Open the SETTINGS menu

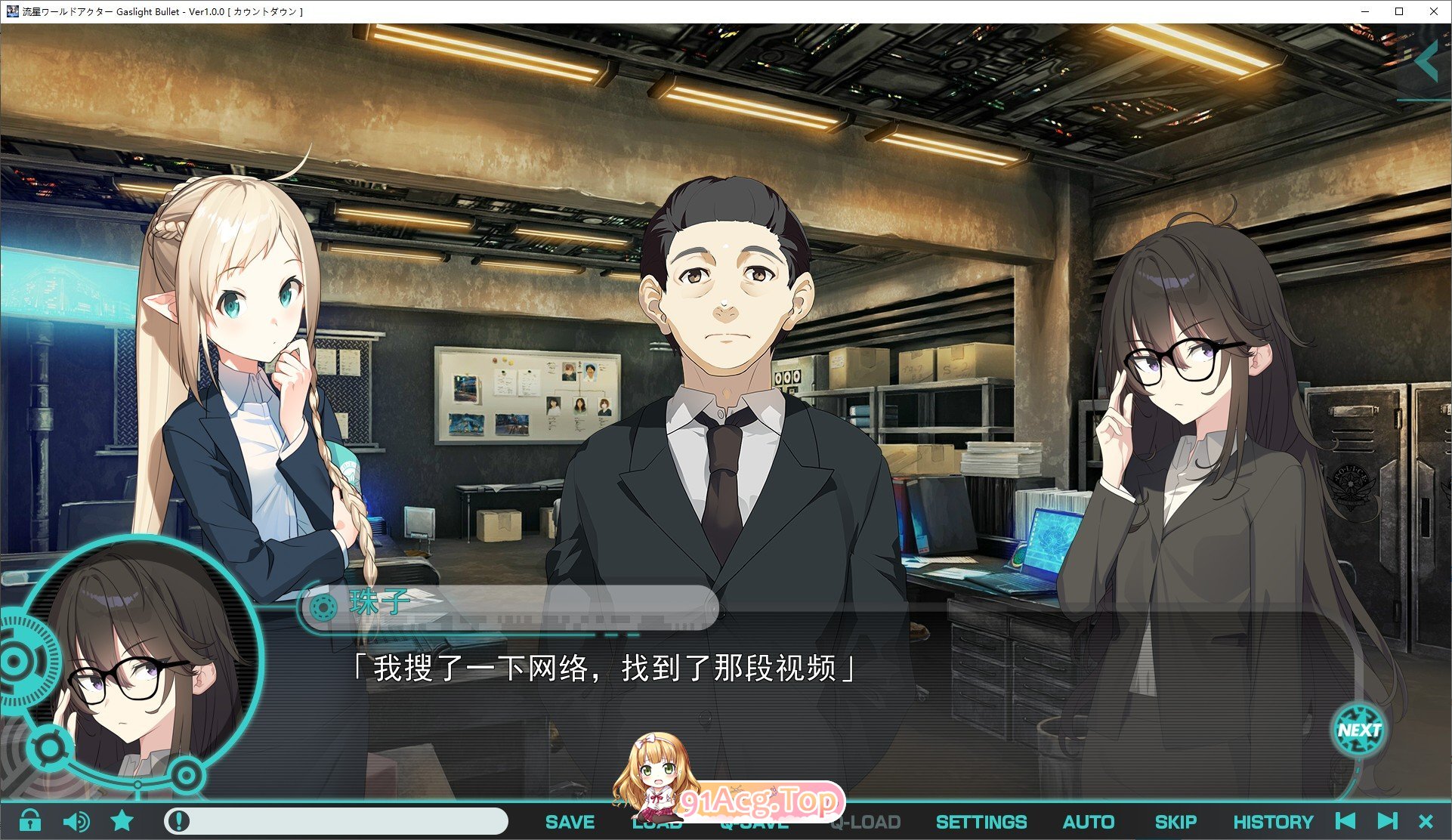pyautogui.click(x=981, y=822)
